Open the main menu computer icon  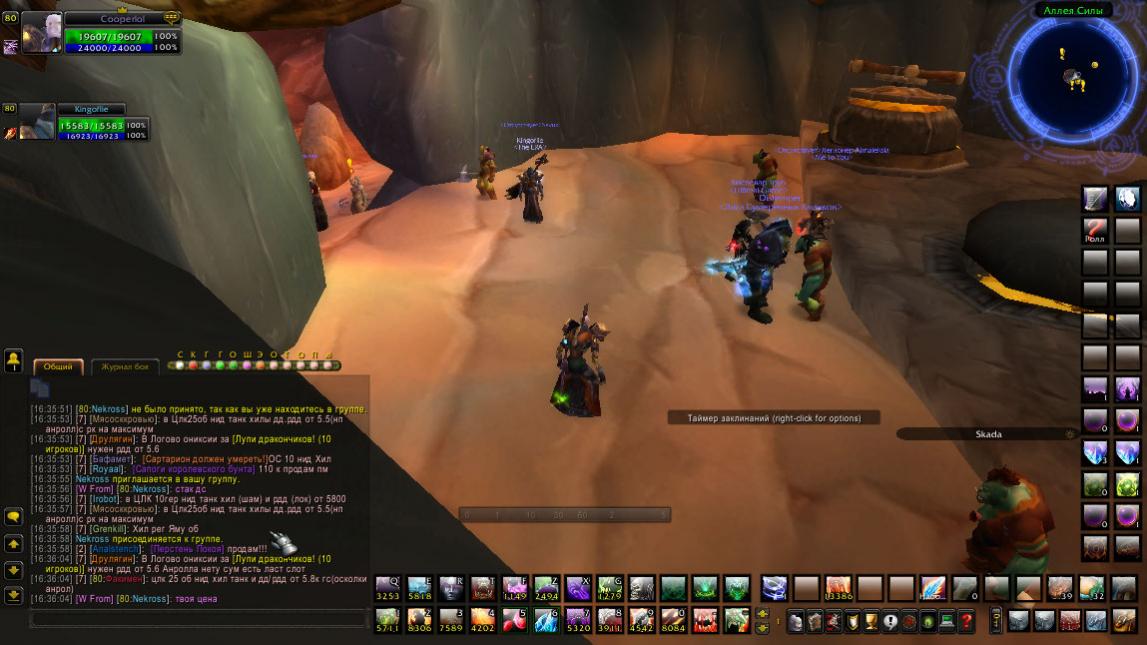tap(947, 621)
